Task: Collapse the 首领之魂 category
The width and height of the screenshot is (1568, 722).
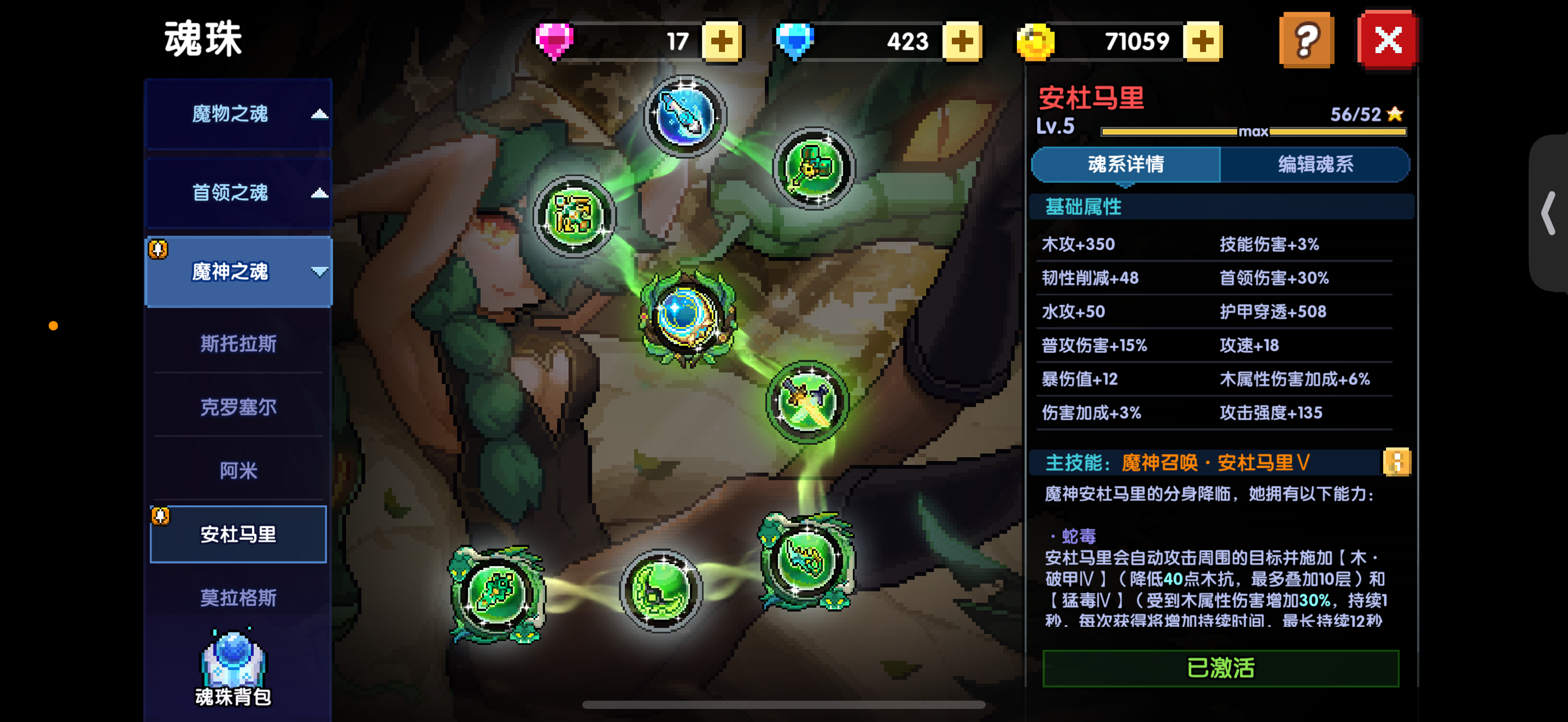Action: point(237,193)
